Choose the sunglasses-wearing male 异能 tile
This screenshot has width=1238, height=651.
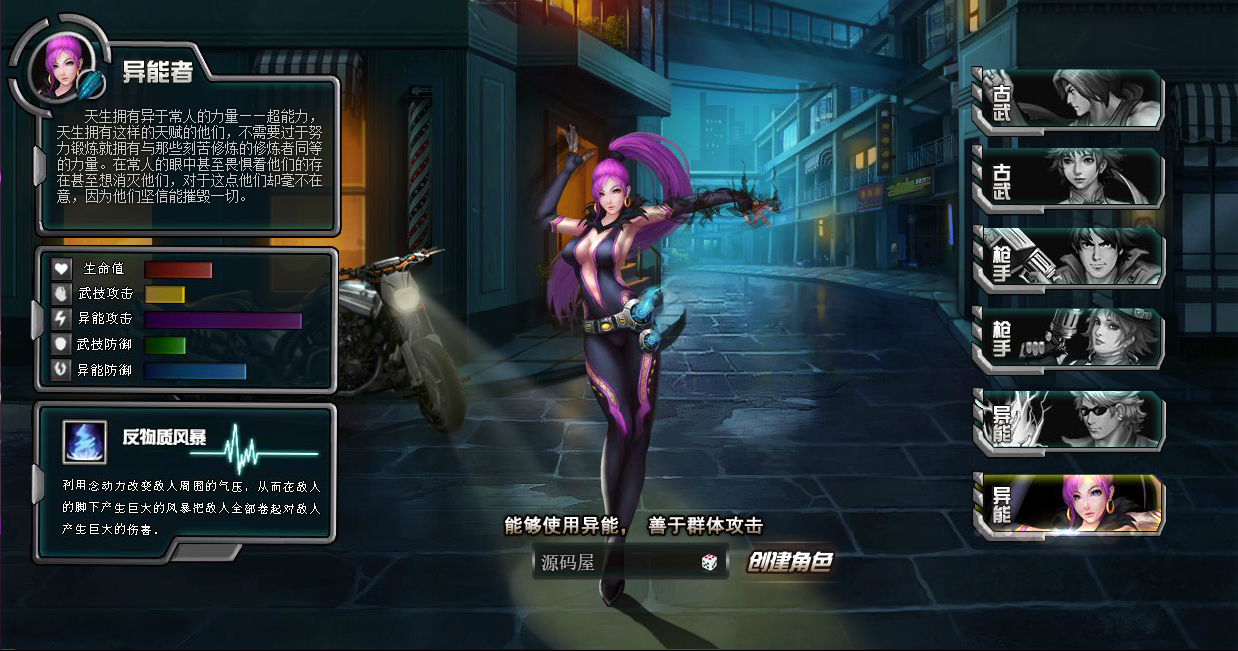tap(1068, 421)
